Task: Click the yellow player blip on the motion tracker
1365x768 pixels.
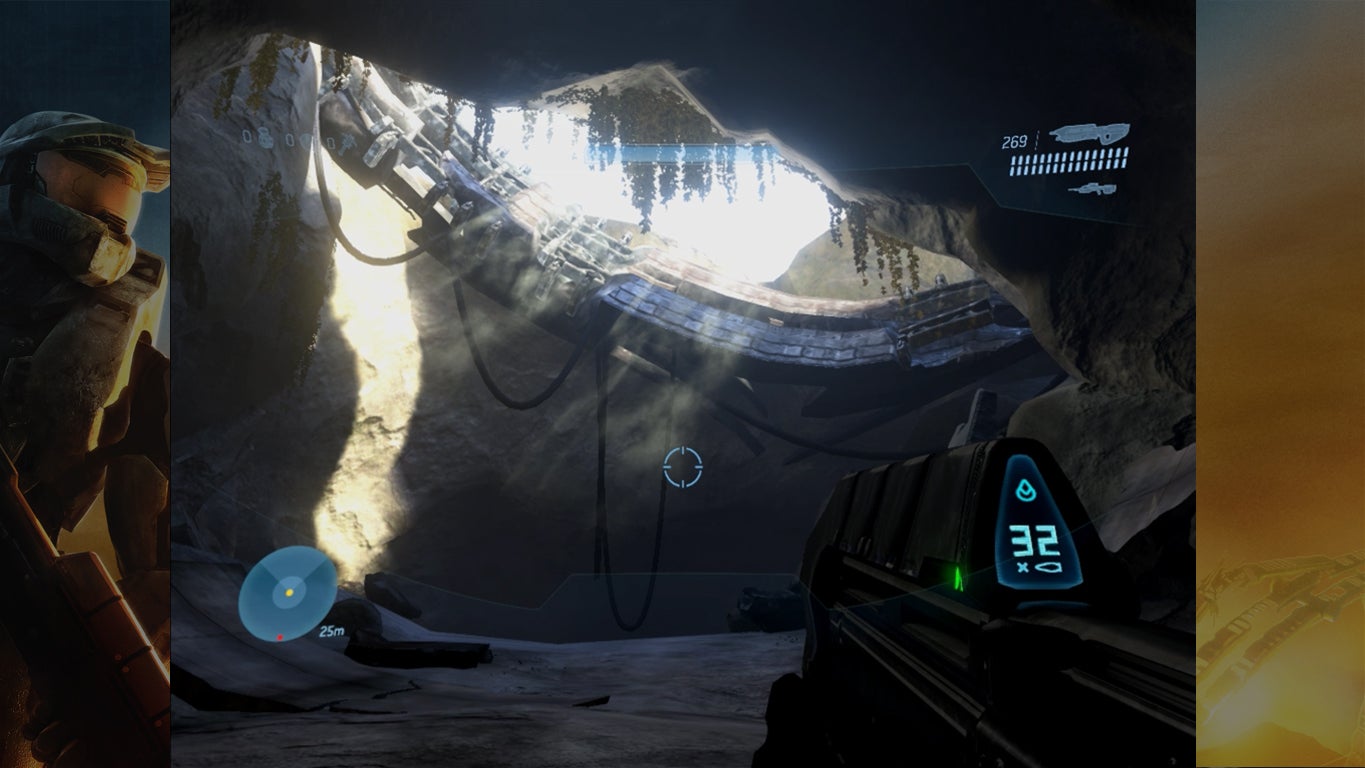Action: (x=289, y=593)
